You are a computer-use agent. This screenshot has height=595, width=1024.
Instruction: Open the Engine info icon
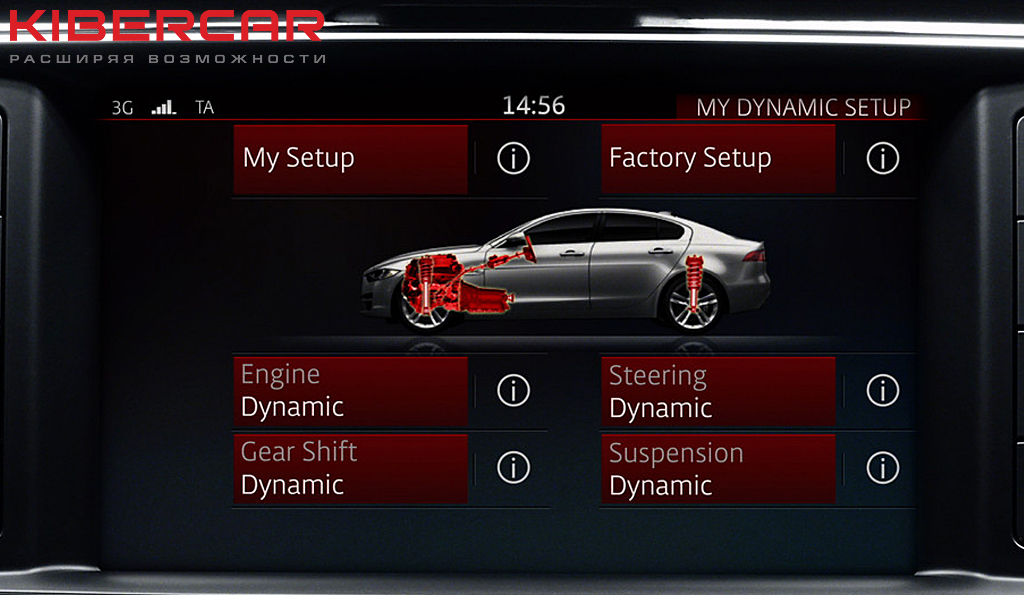click(x=513, y=391)
